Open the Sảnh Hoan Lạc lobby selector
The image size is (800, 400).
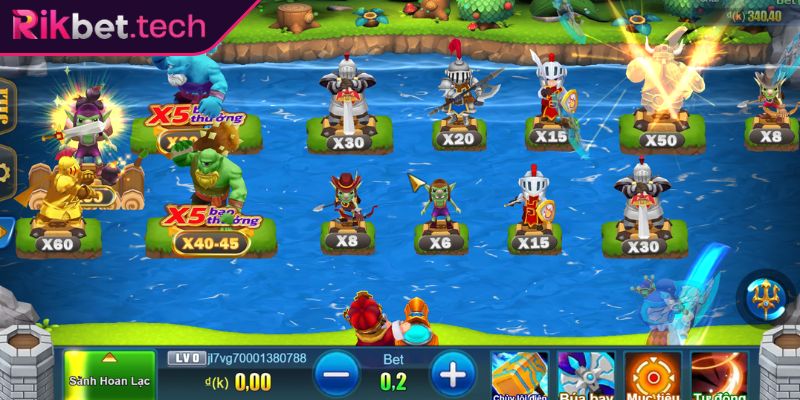pos(109,373)
